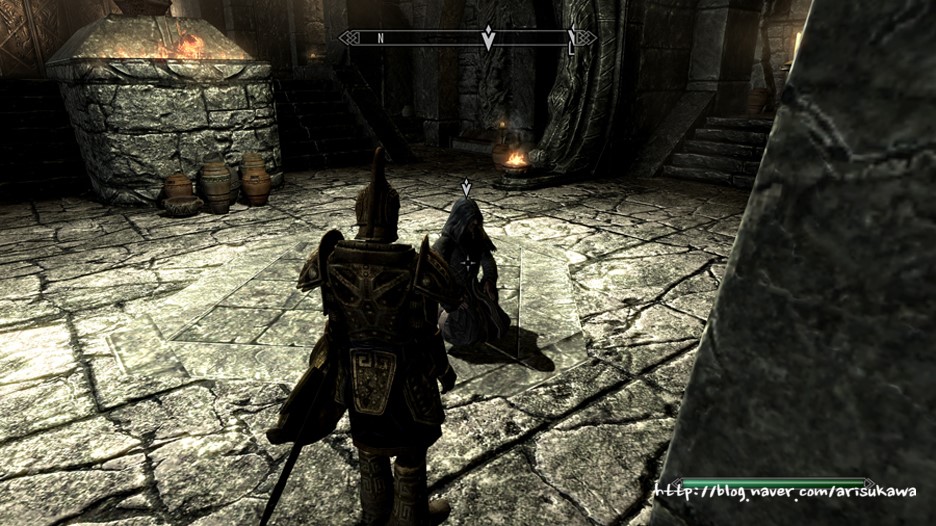Image resolution: width=936 pixels, height=526 pixels.
Task: Click the quest arrow on the compass bar
Action: (488, 38)
